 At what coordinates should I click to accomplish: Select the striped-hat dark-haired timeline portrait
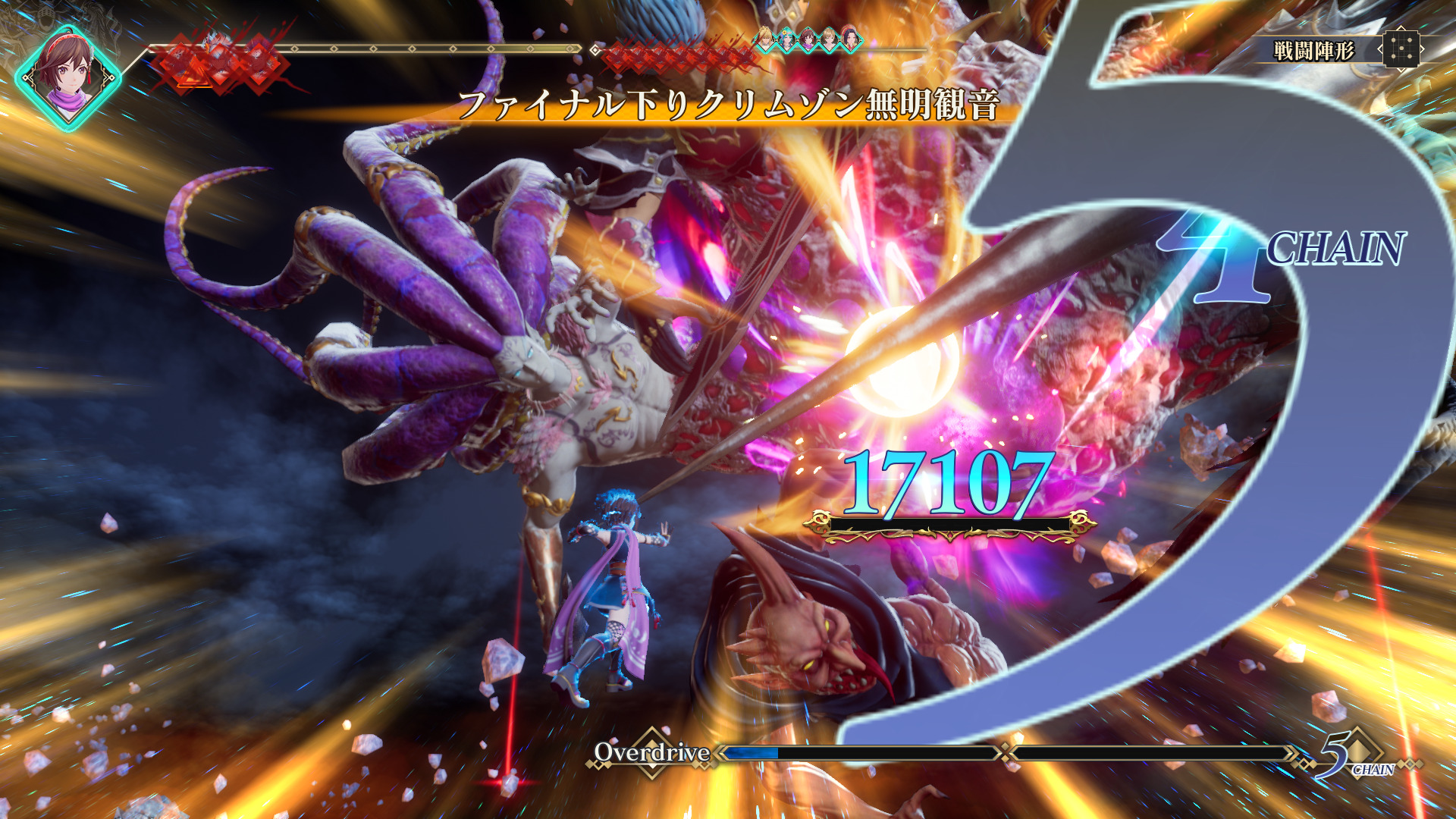[x=851, y=39]
